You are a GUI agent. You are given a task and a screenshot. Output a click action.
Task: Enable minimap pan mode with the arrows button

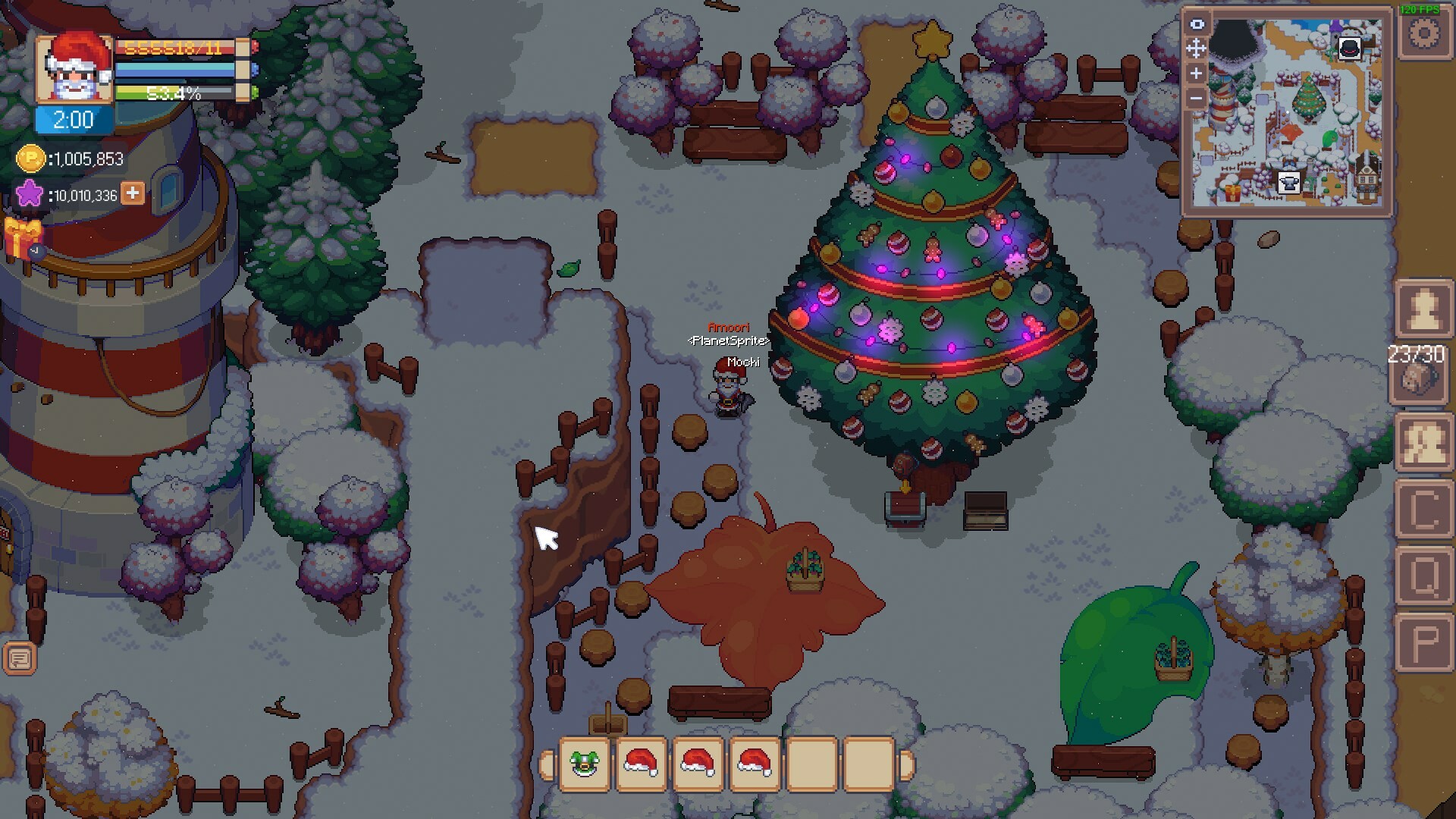pos(1196,47)
